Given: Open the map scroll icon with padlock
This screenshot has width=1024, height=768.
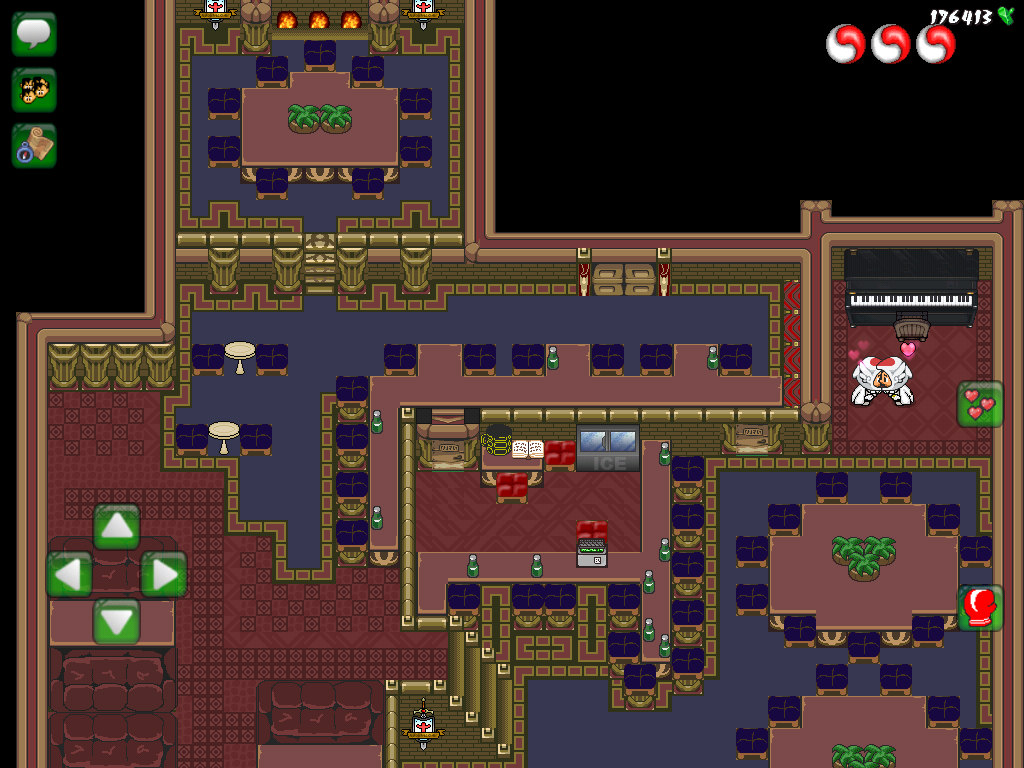Looking at the screenshot, I should pyautogui.click(x=34, y=146).
